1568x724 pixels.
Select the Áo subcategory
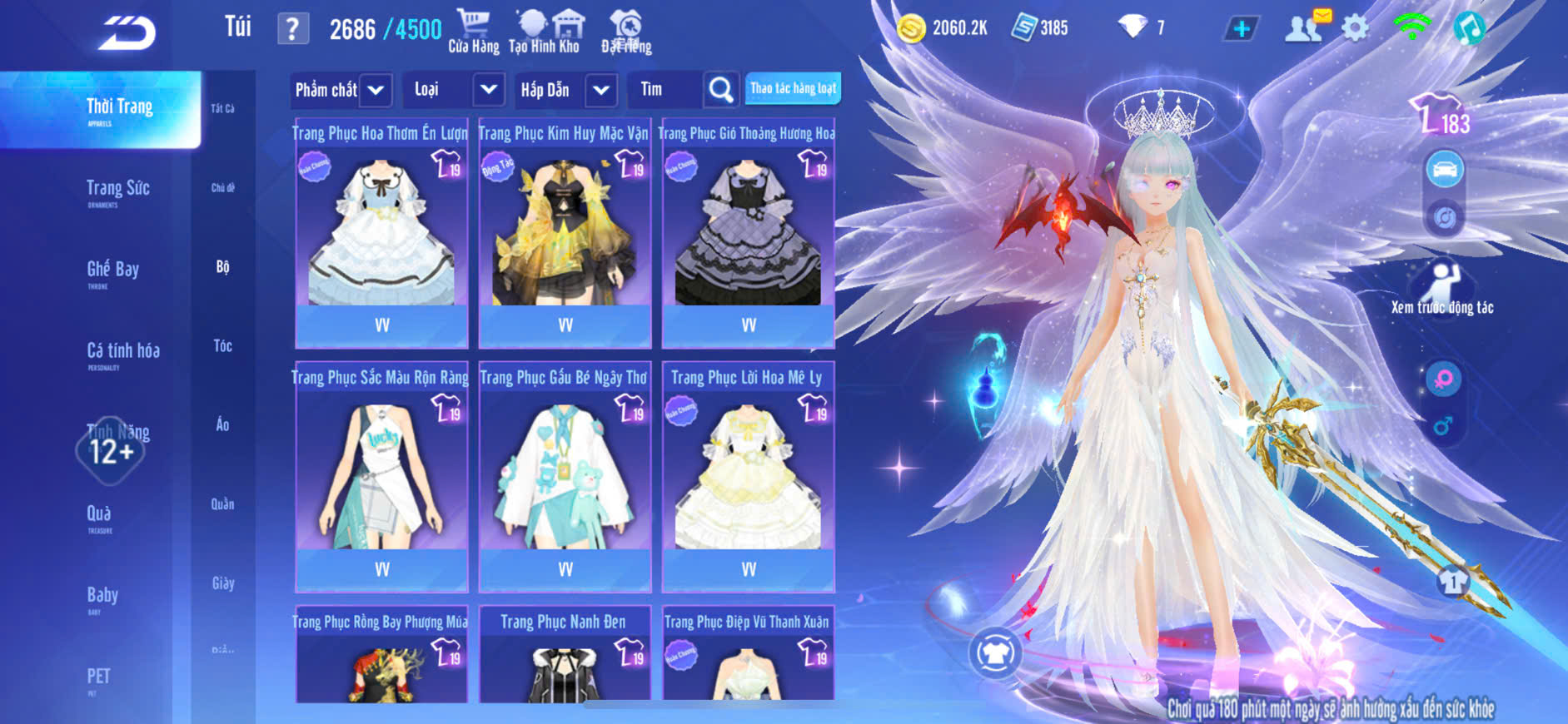coord(222,424)
